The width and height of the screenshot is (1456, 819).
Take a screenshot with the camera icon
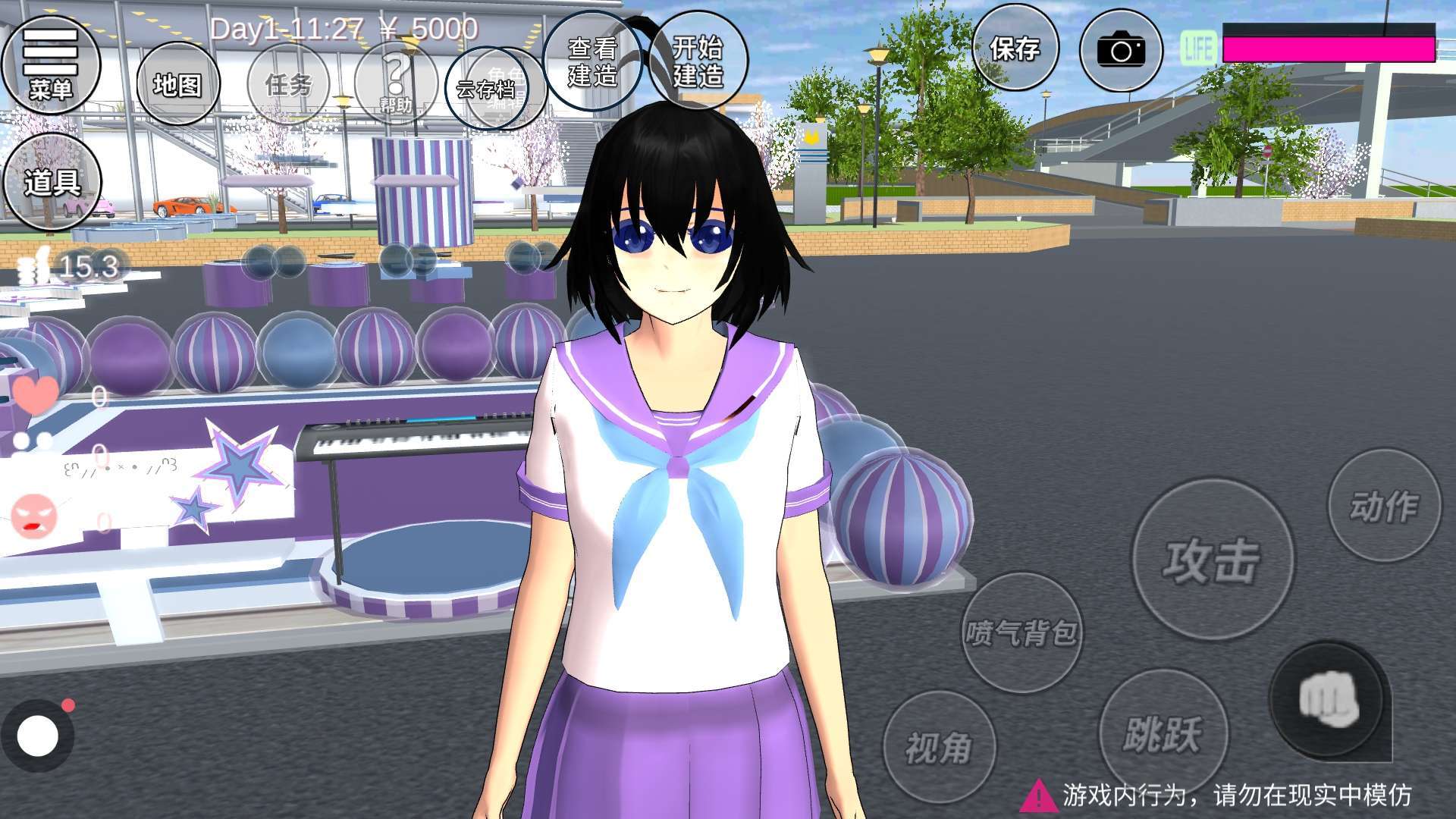[1121, 50]
